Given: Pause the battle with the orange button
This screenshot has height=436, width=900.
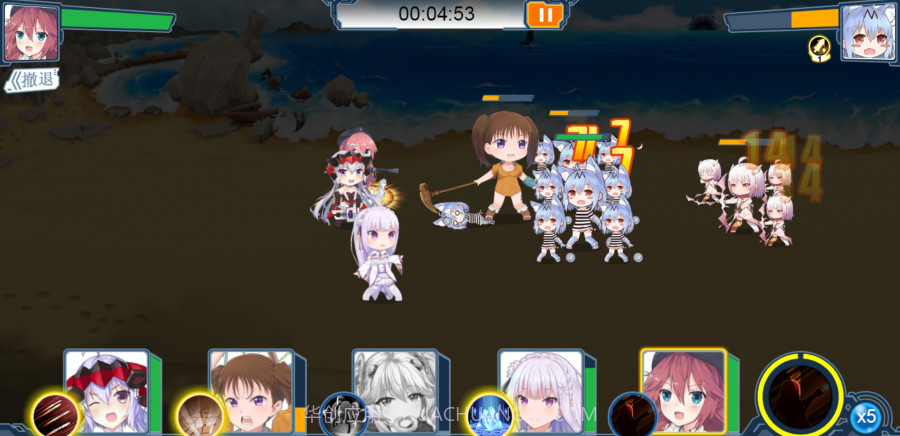Looking at the screenshot, I should tap(544, 14).
